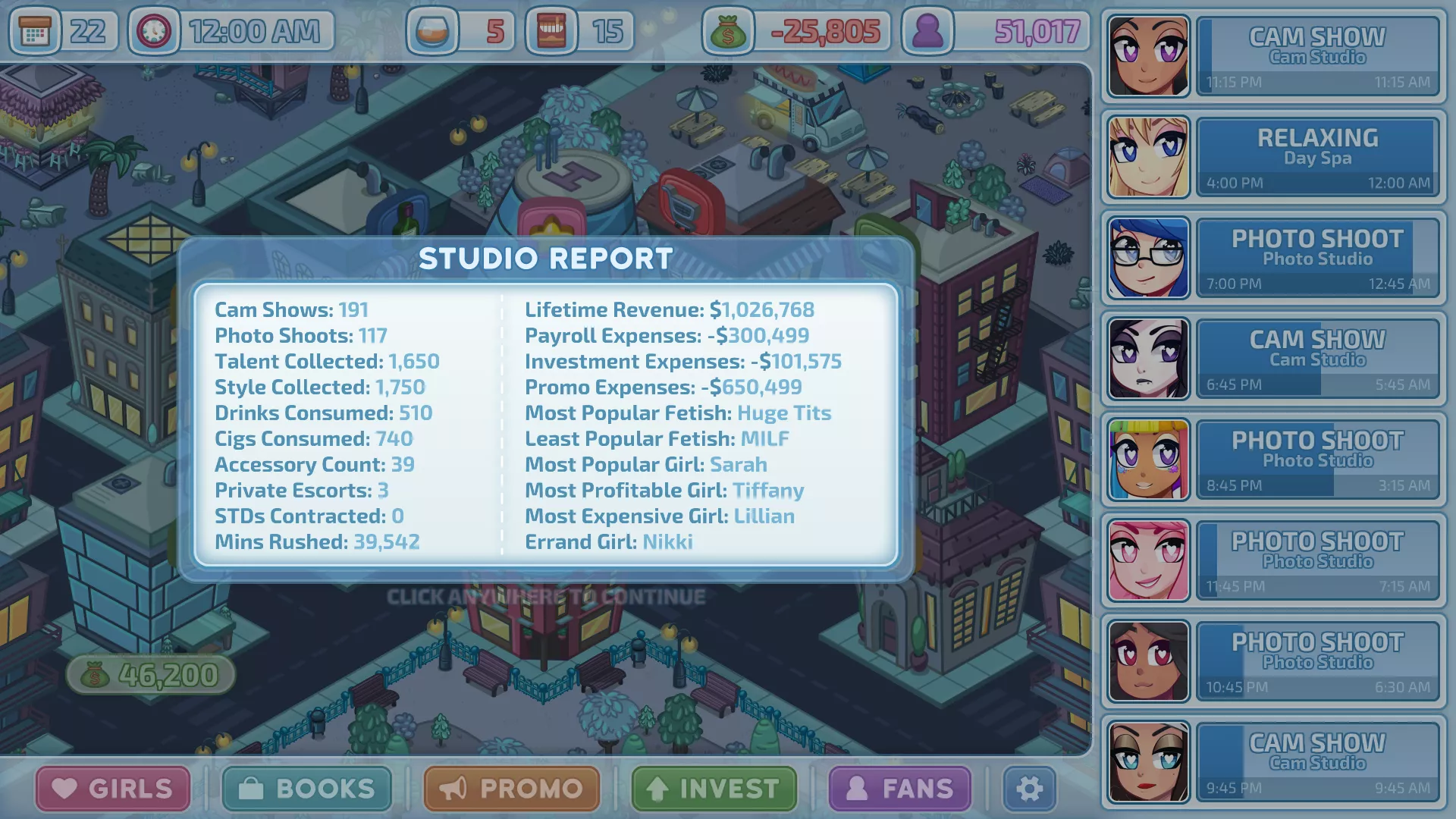Open the settings gear in bottom toolbar

pos(1030,789)
